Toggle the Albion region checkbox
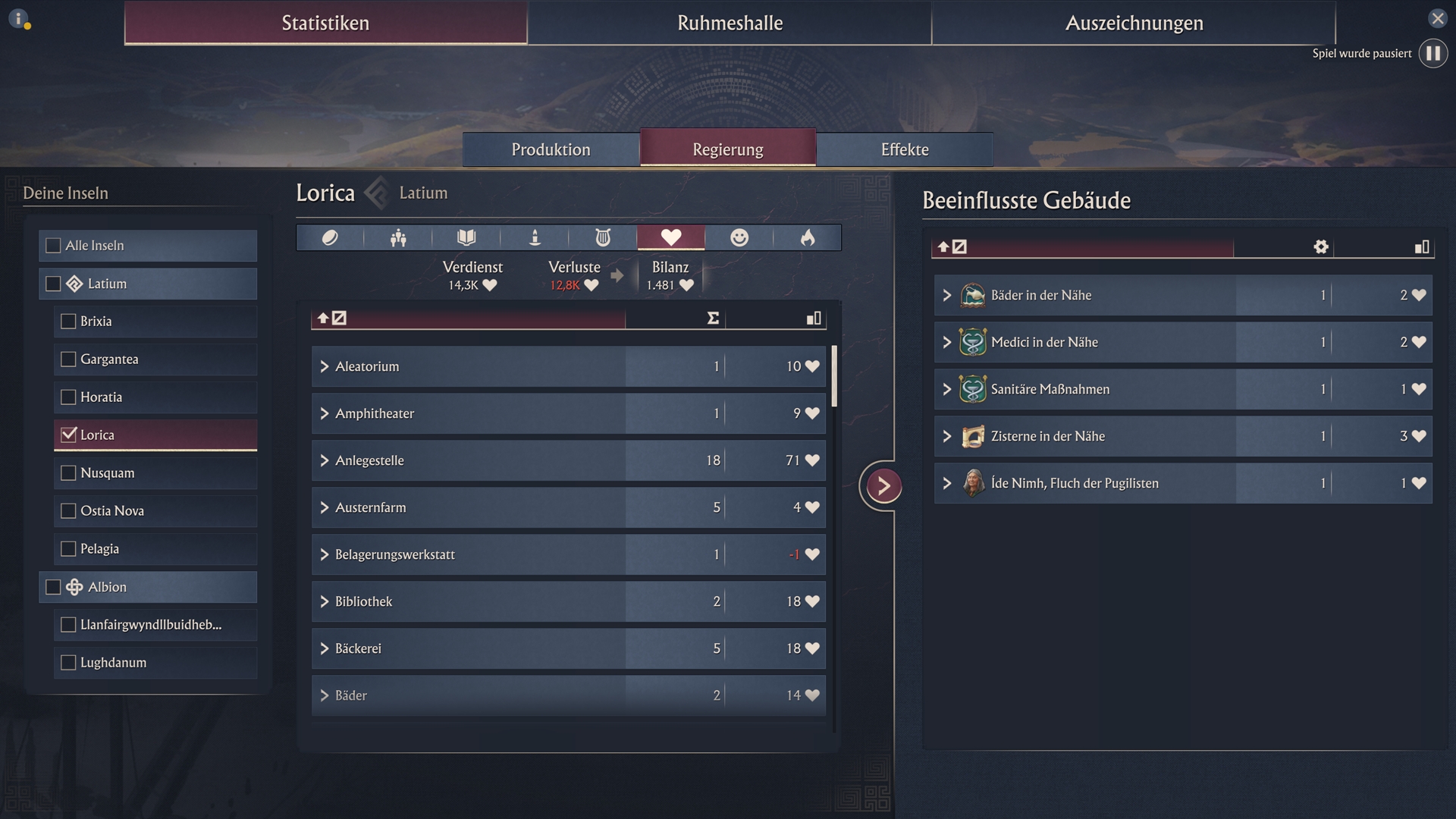 click(53, 587)
